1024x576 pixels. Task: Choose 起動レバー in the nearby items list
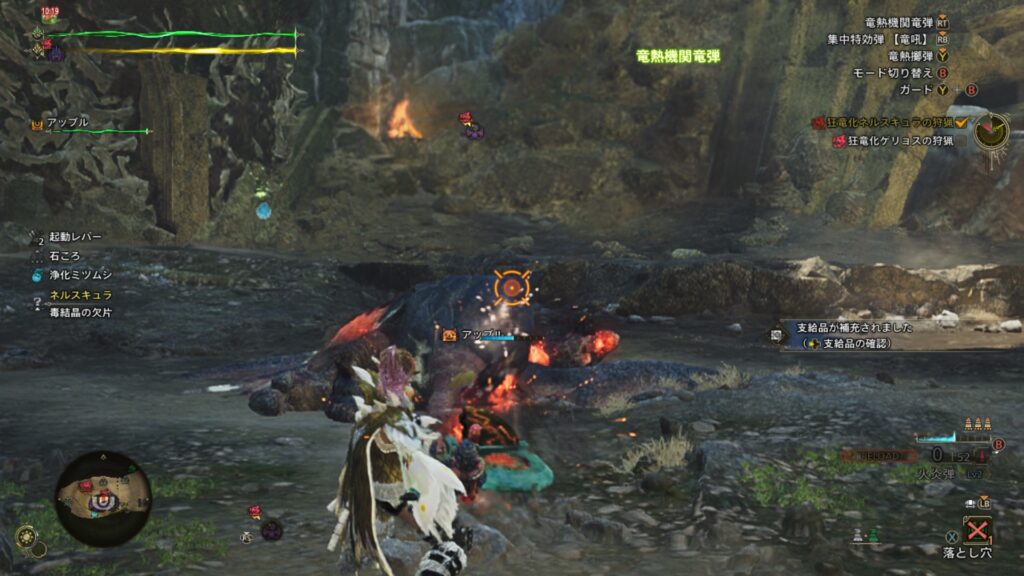[74, 236]
